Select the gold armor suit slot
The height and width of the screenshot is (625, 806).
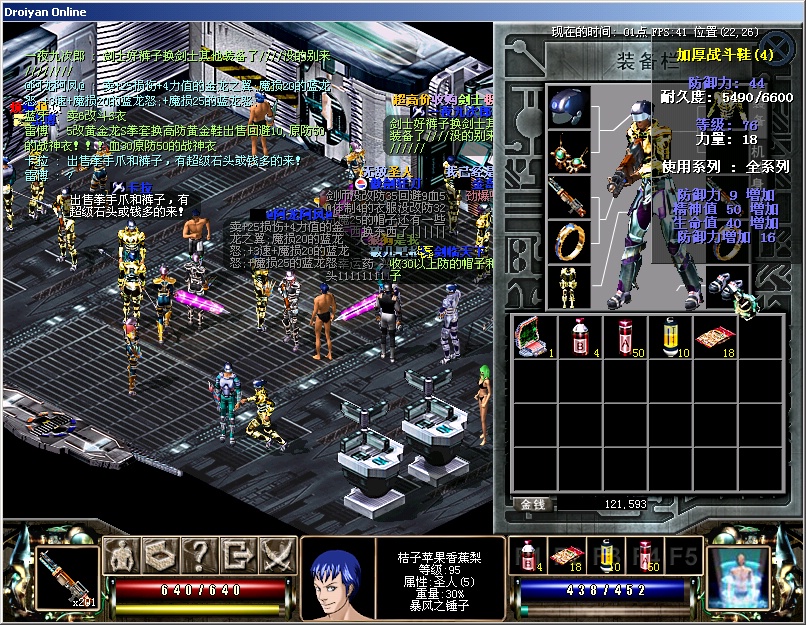coord(568,287)
